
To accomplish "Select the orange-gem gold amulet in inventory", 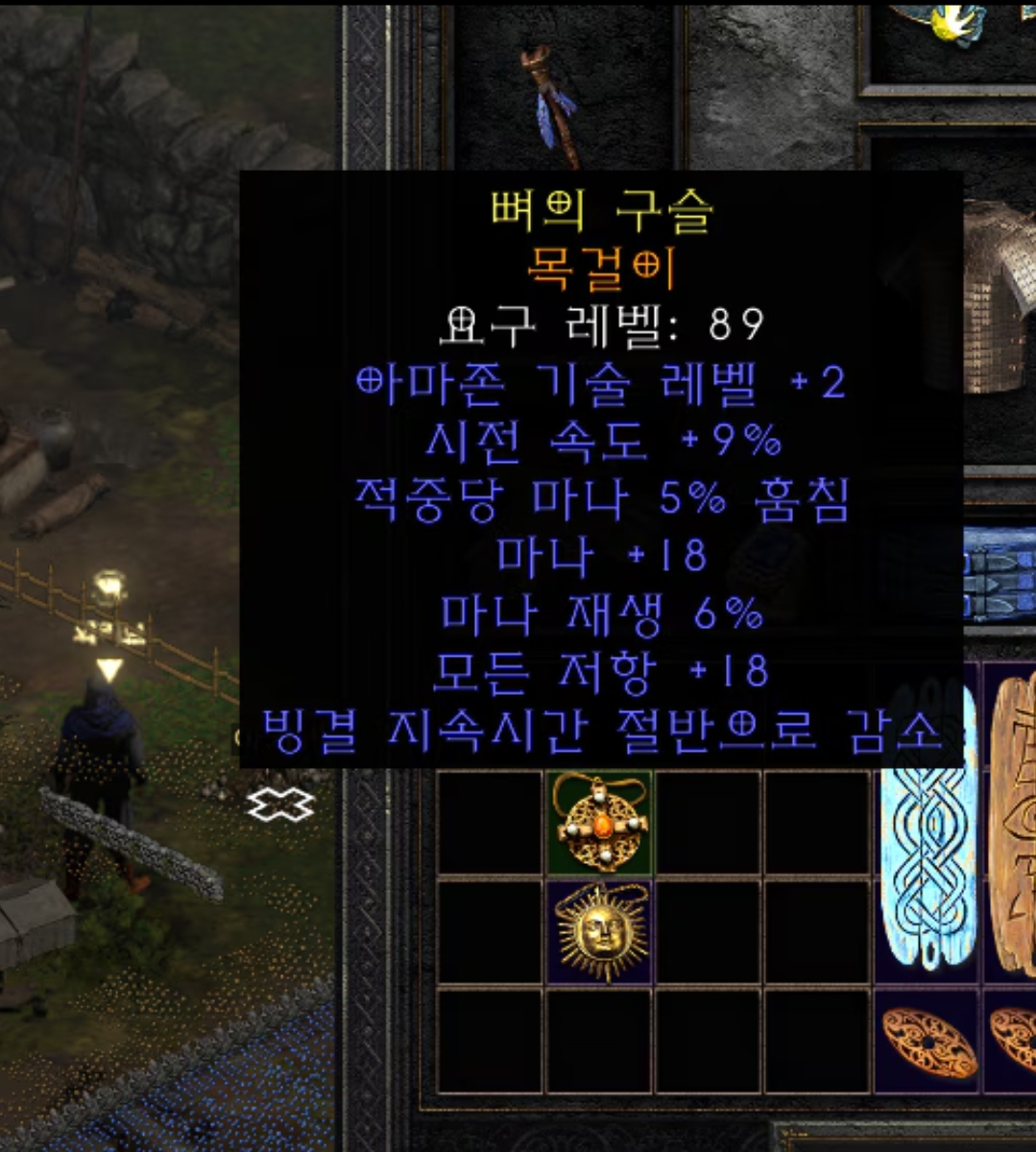I will coord(600,823).
